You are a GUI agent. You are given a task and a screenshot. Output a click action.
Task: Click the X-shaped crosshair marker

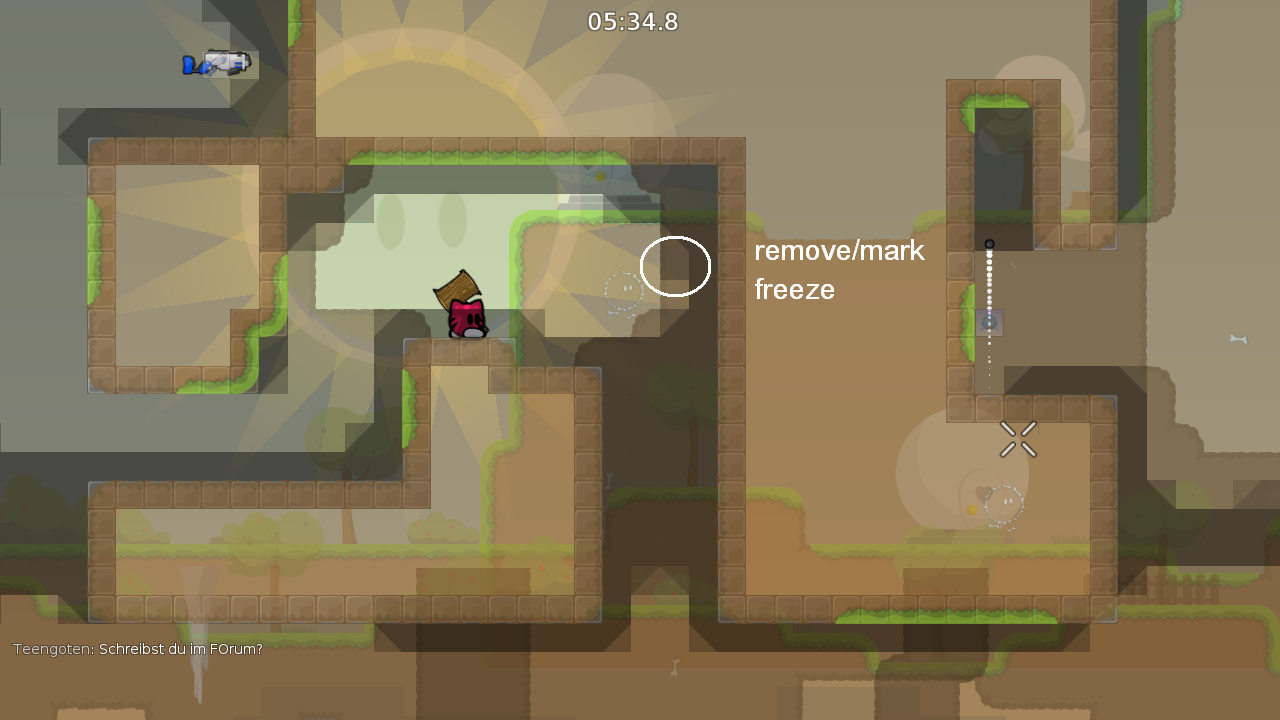[1018, 439]
